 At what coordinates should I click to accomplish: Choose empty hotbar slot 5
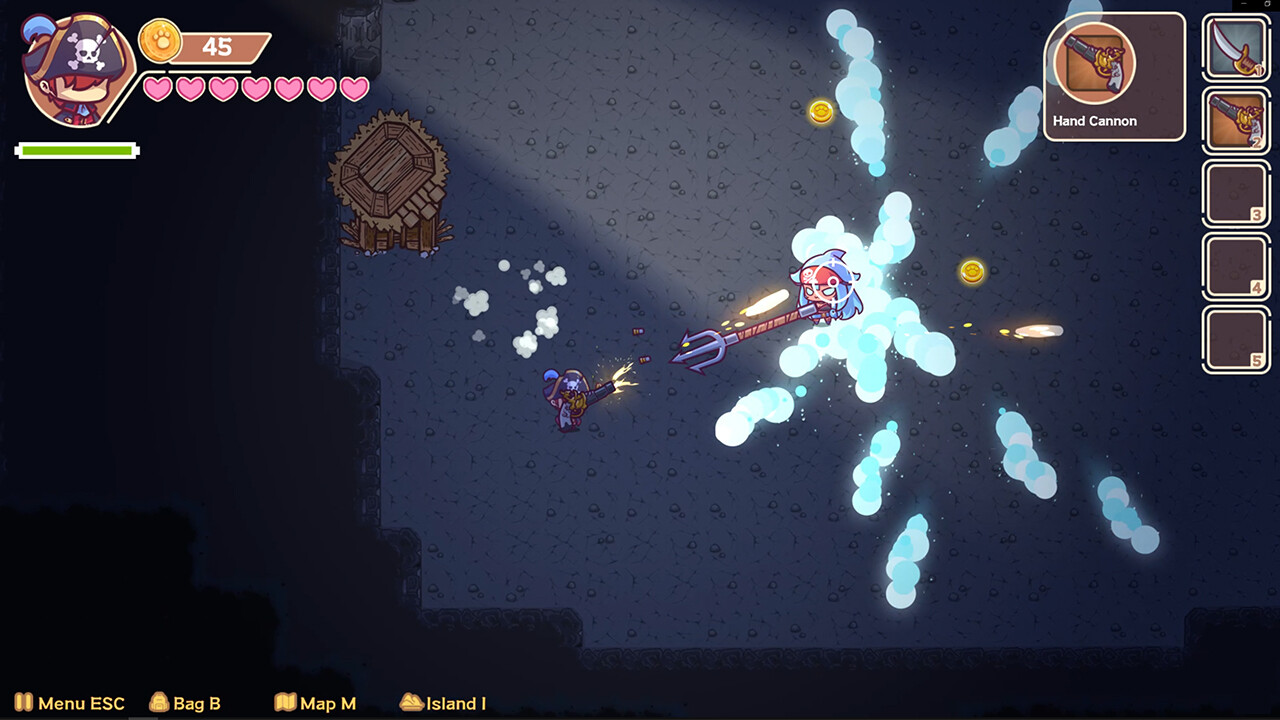pos(1236,340)
